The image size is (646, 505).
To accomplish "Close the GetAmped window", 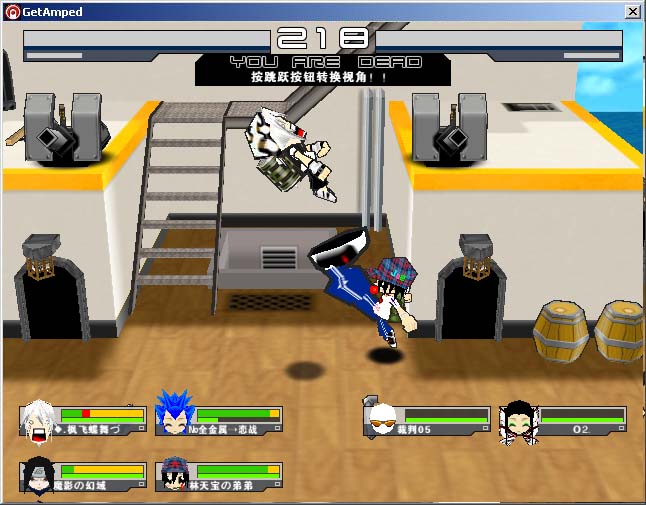I will [632, 12].
